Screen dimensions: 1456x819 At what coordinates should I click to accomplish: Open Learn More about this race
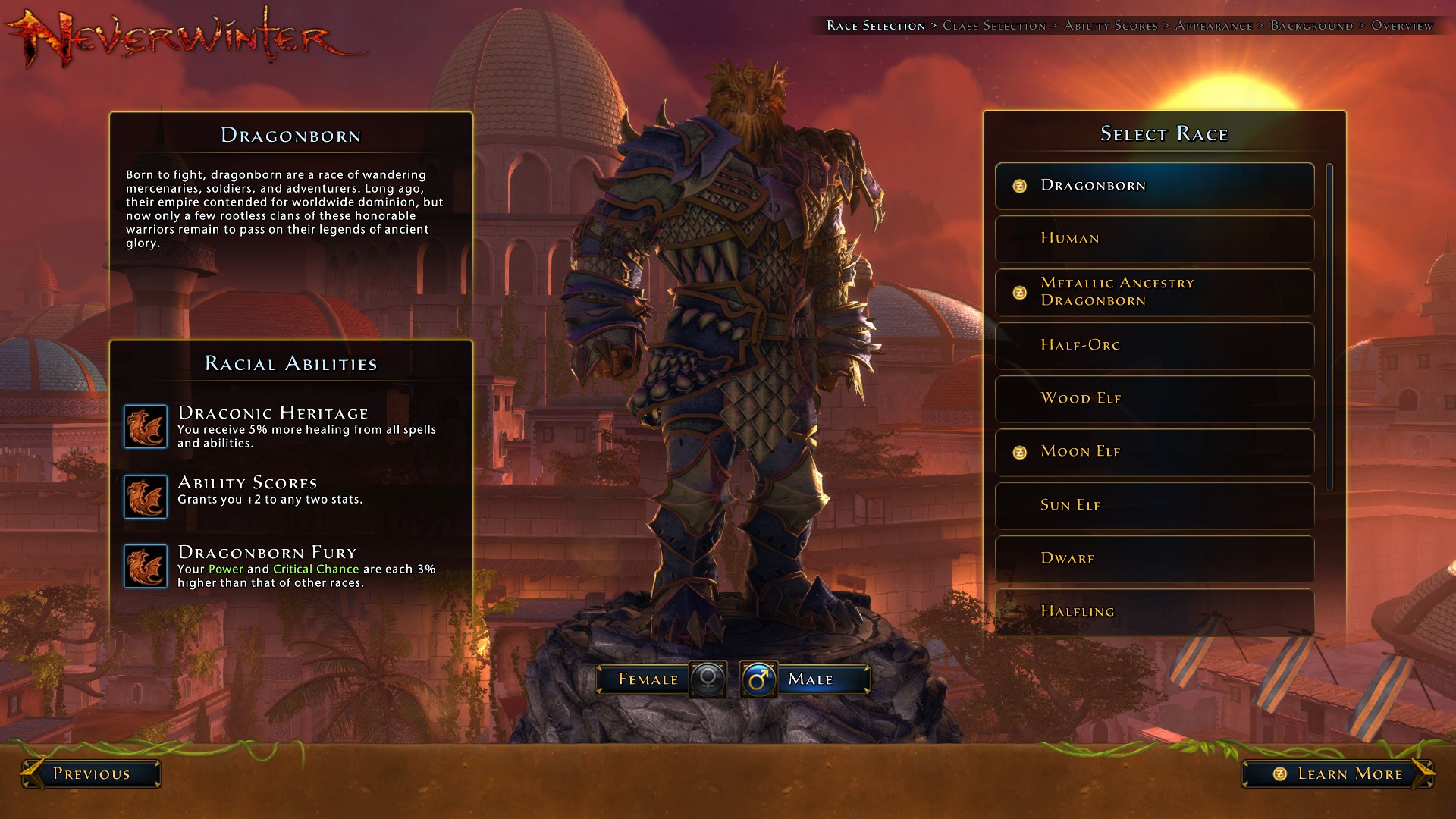click(x=1338, y=774)
